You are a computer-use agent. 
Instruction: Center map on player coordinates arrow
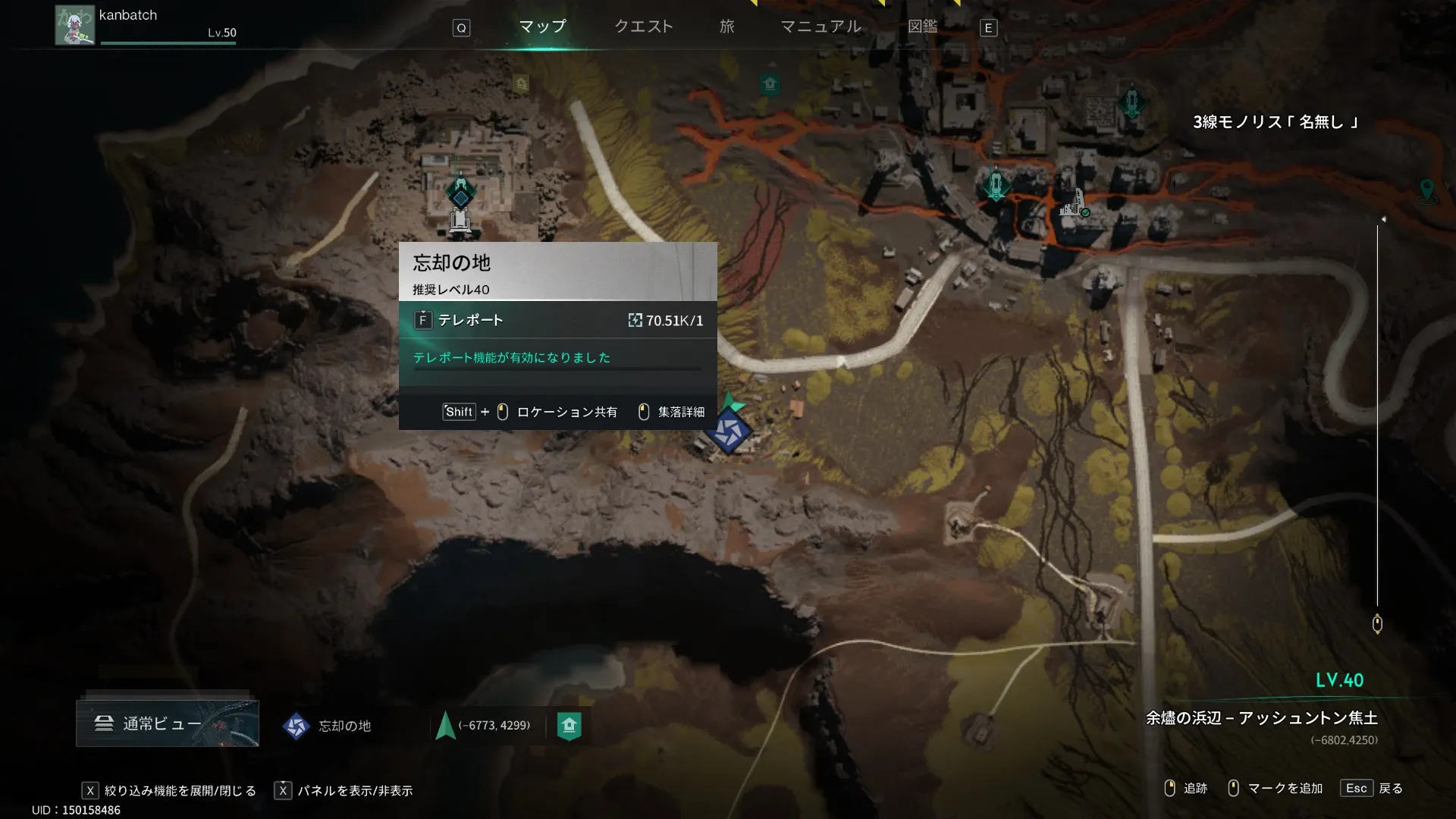coord(446,726)
